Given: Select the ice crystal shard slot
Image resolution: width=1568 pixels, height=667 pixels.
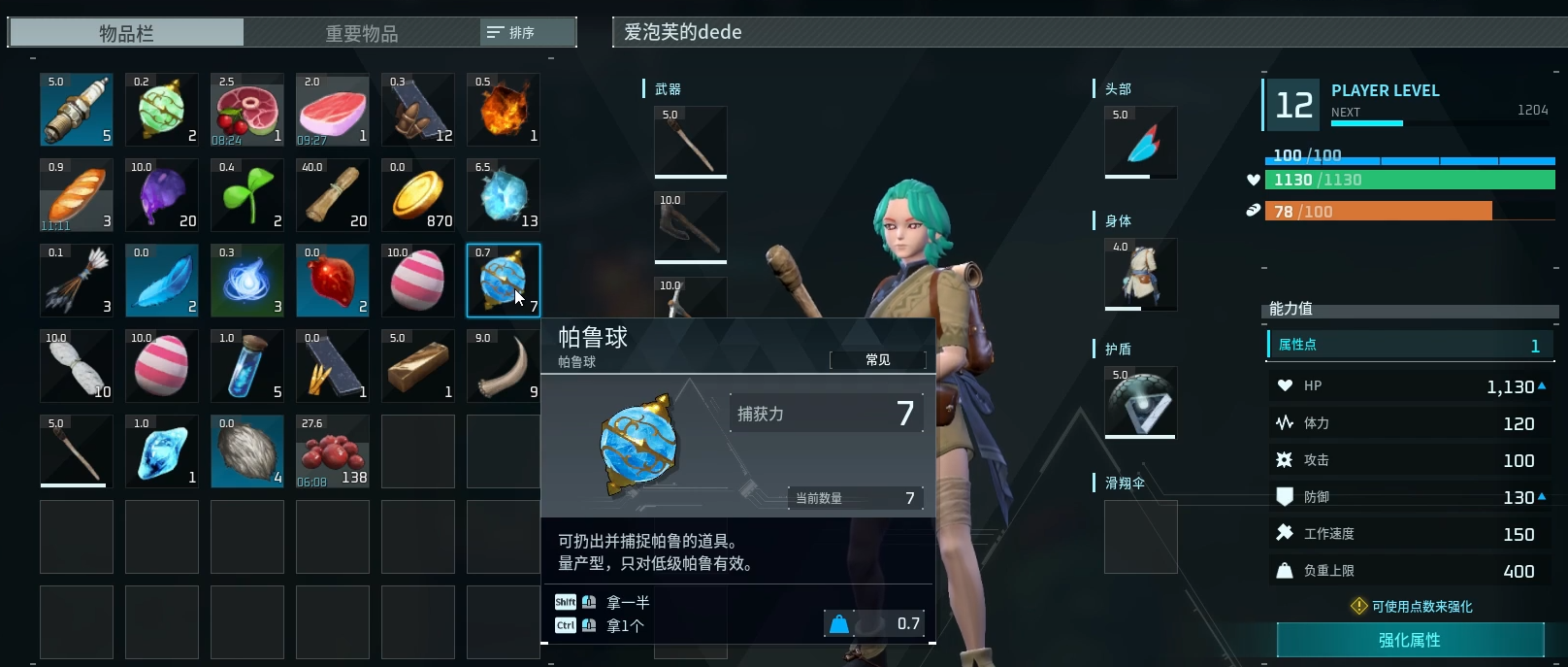Looking at the screenshot, I should pyautogui.click(x=162, y=451).
